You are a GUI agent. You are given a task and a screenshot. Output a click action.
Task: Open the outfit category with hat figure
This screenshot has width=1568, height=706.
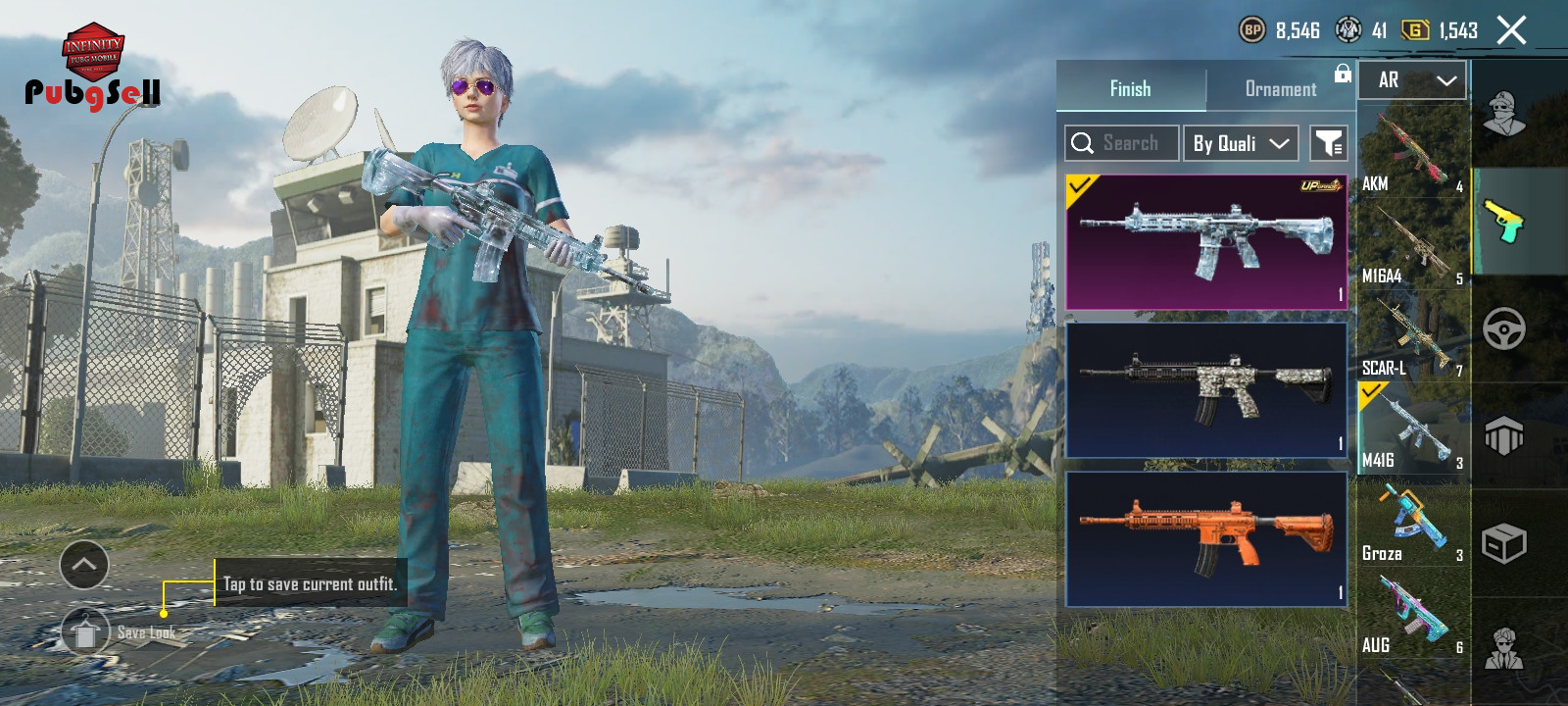click(x=1504, y=115)
